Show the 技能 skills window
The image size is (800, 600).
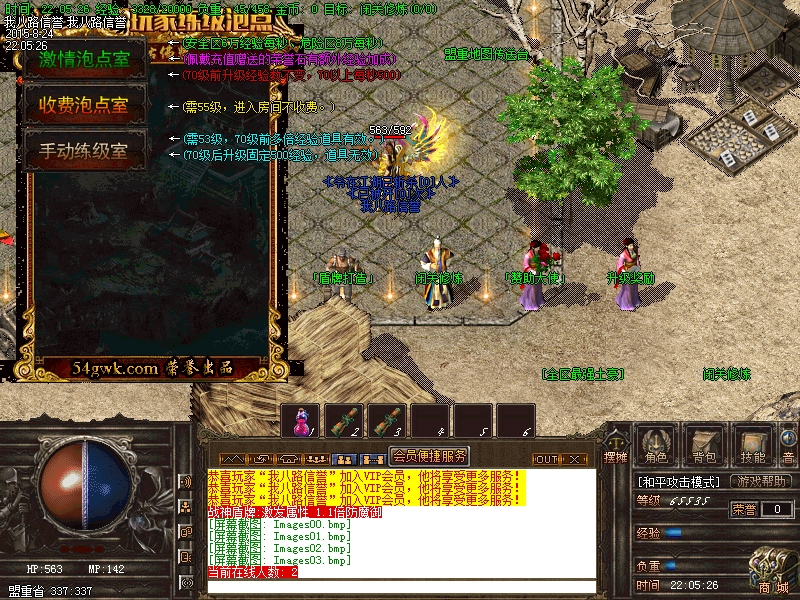tap(752, 445)
